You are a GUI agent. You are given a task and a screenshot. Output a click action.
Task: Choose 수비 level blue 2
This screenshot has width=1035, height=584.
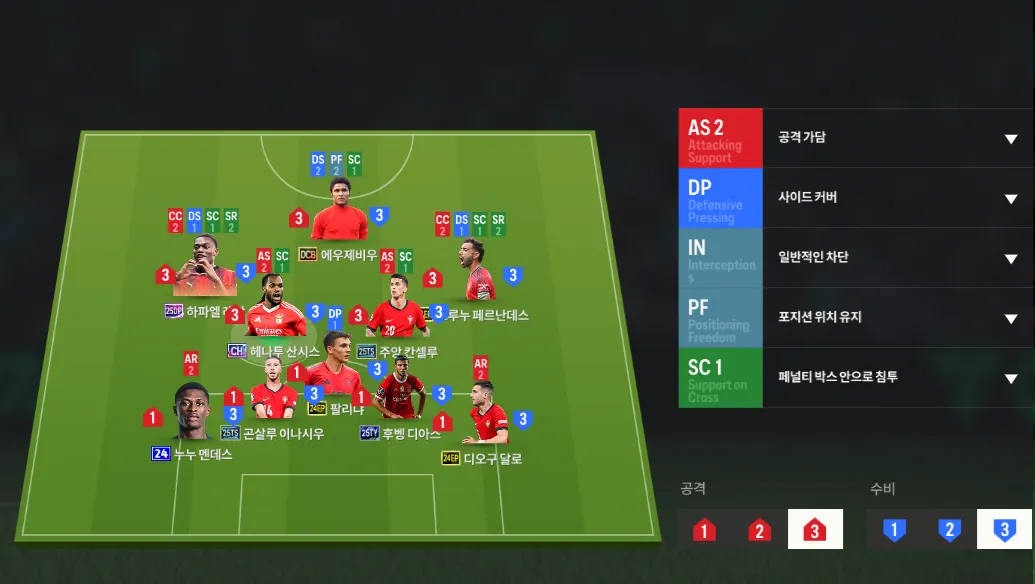coord(949,530)
